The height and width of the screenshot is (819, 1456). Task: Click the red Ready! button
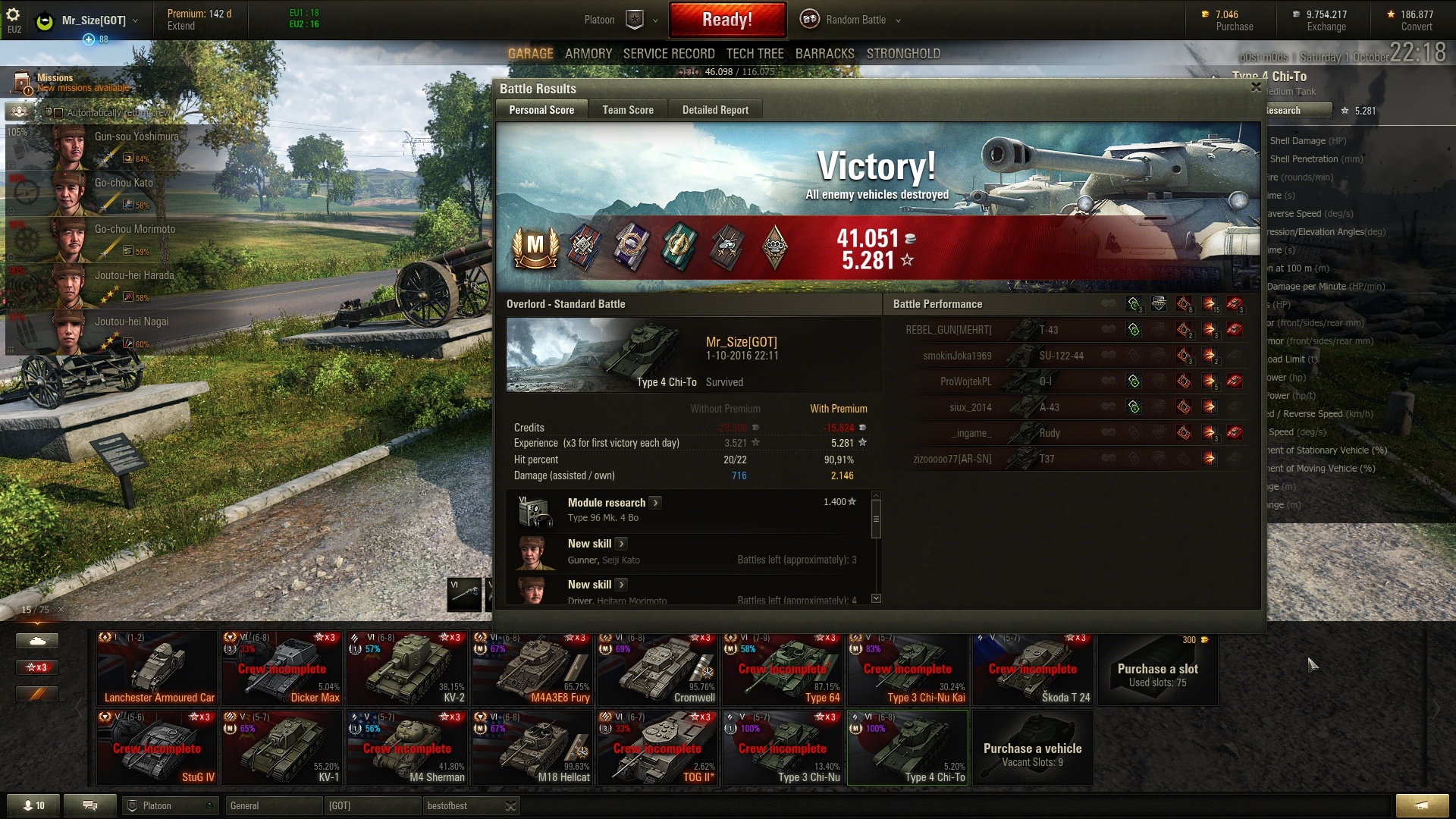(x=726, y=20)
